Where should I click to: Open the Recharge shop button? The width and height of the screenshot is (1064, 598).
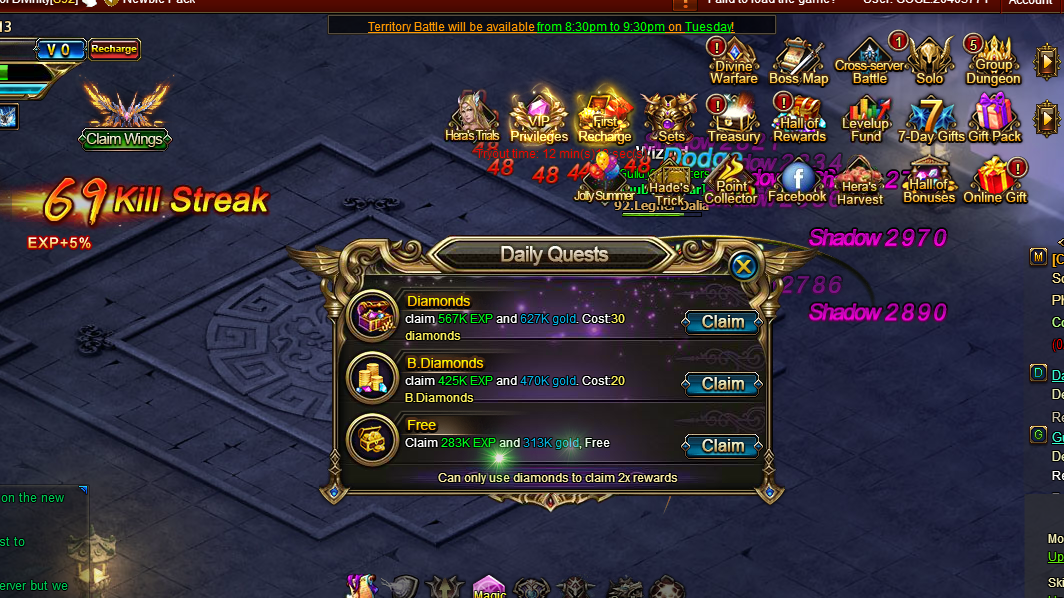pyautogui.click(x=114, y=49)
